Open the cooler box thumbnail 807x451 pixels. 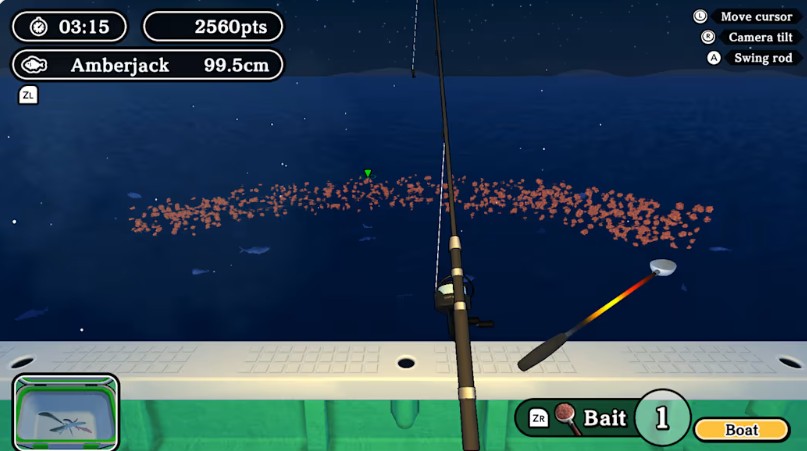pyautogui.click(x=66, y=412)
